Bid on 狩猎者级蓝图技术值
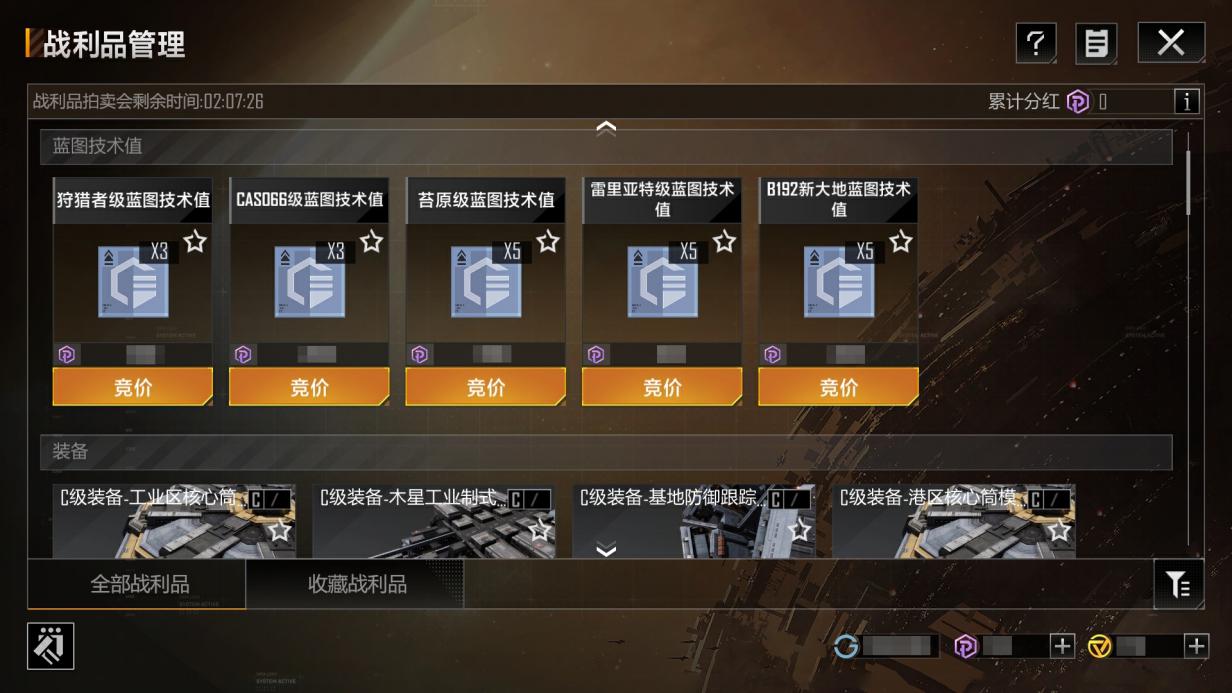This screenshot has height=693, width=1232. click(133, 387)
